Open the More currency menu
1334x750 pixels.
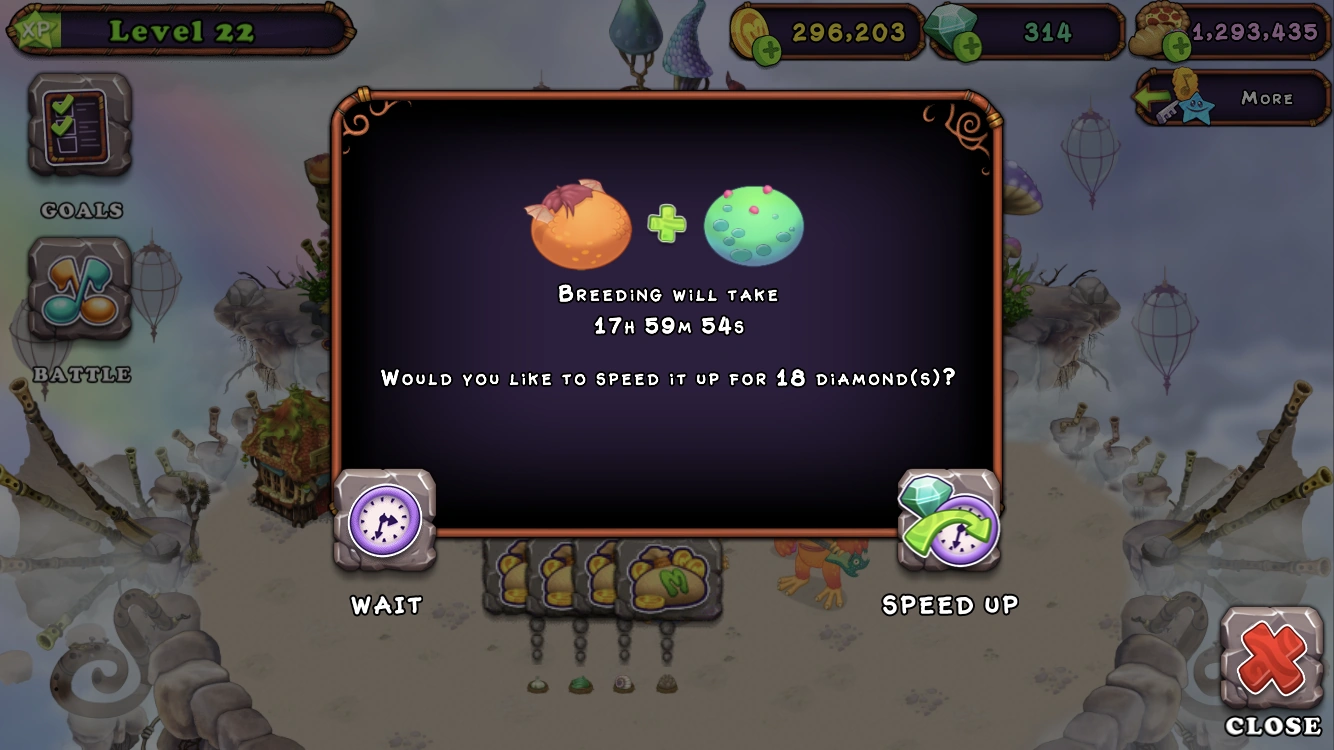click(1270, 98)
